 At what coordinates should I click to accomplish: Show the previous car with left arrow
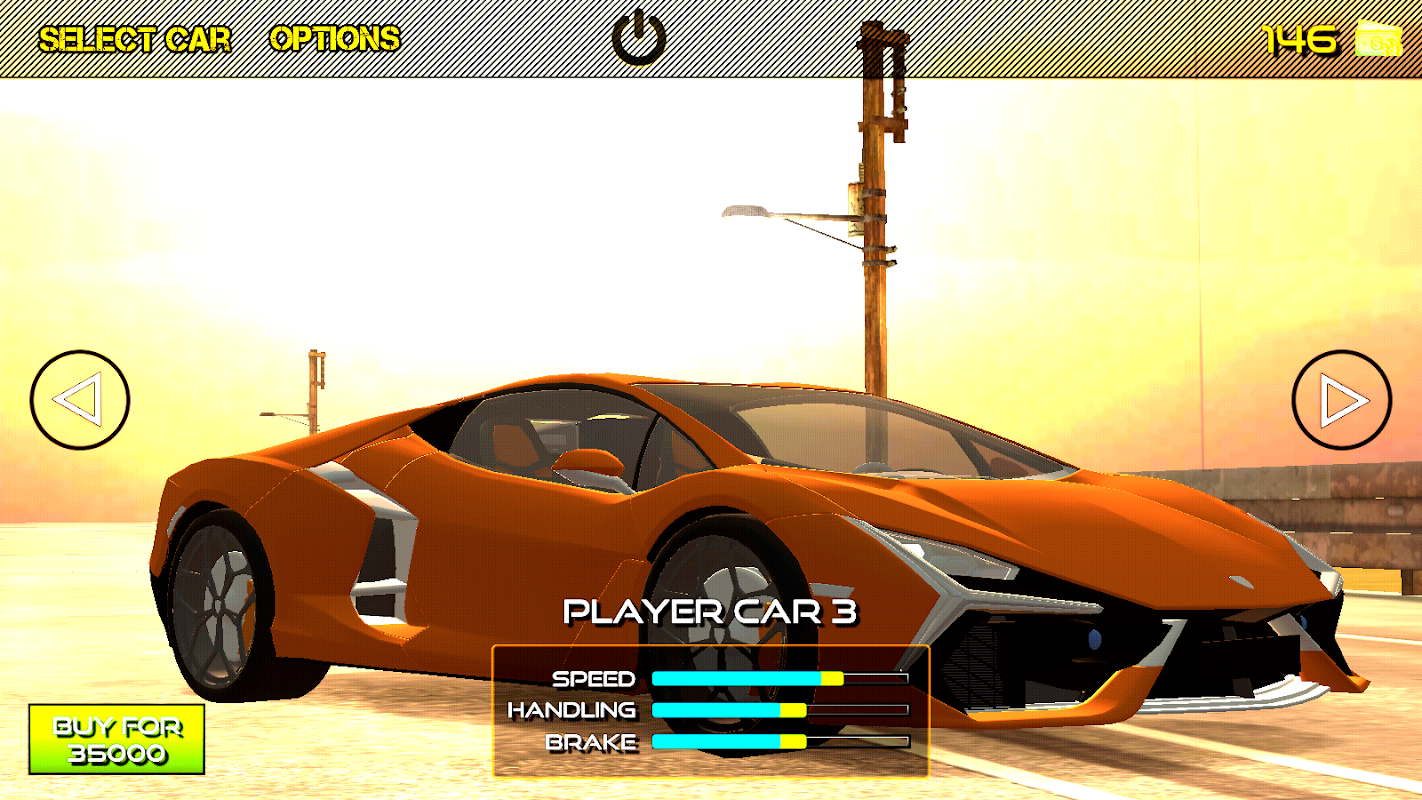(x=80, y=399)
